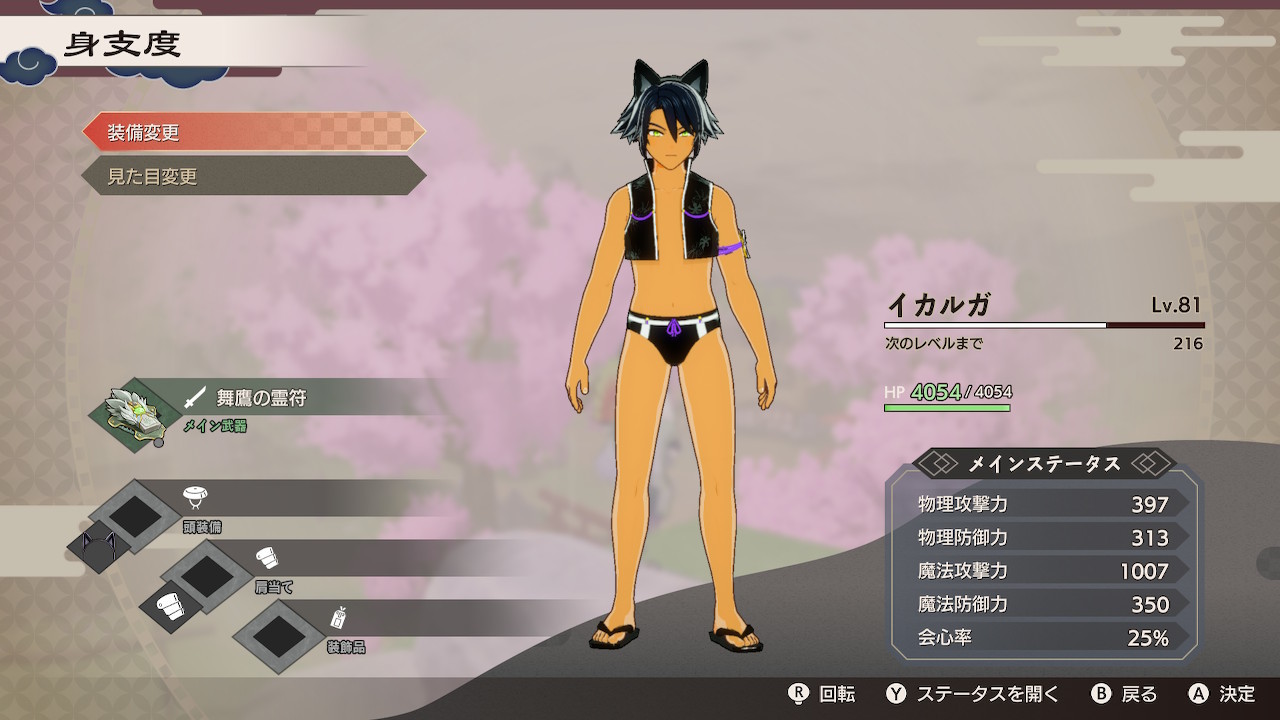The height and width of the screenshot is (720, 1280).
Task: Click the cat ears appearance slot
Action: 99,547
